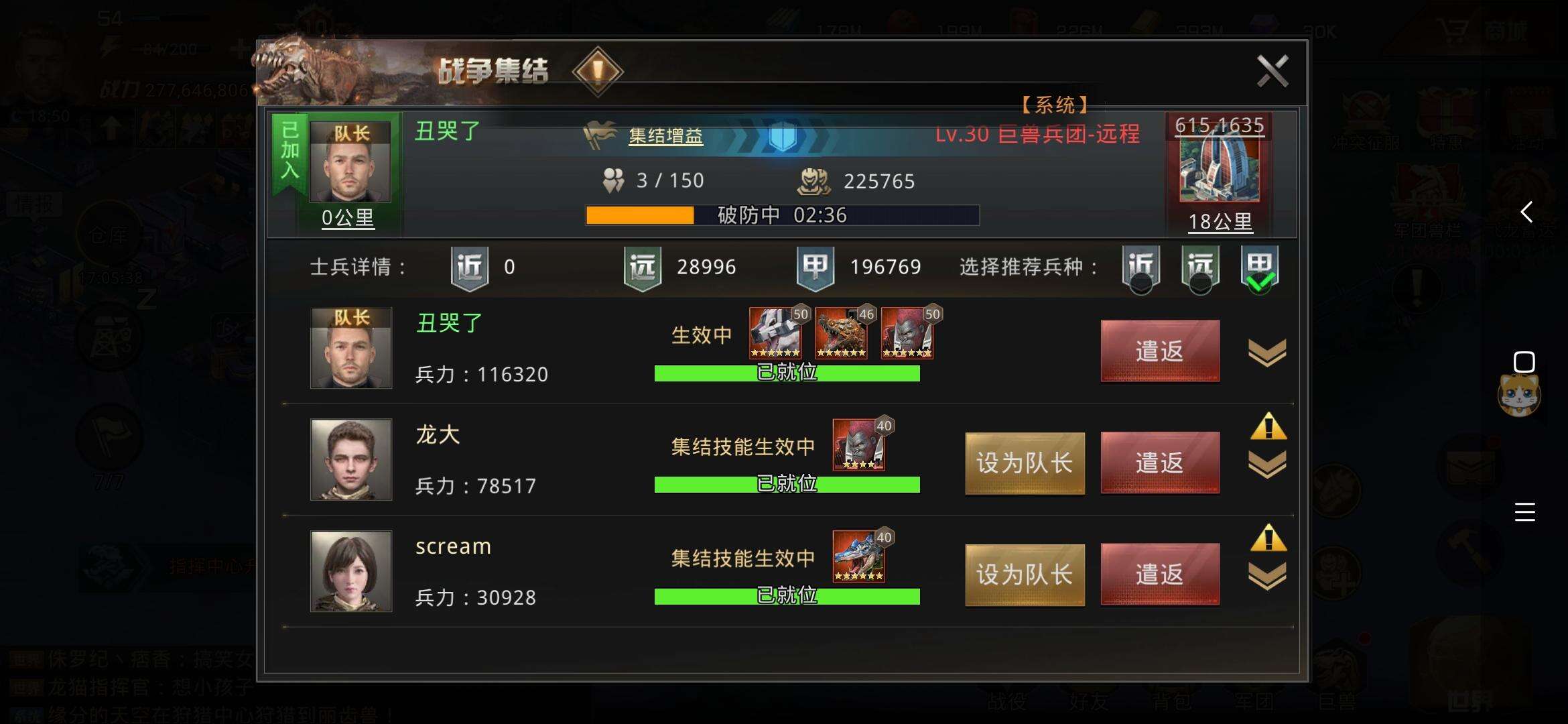This screenshot has width=1568, height=724.
Task: Toggle the melee (近) recommended troop type
Action: tap(1141, 267)
